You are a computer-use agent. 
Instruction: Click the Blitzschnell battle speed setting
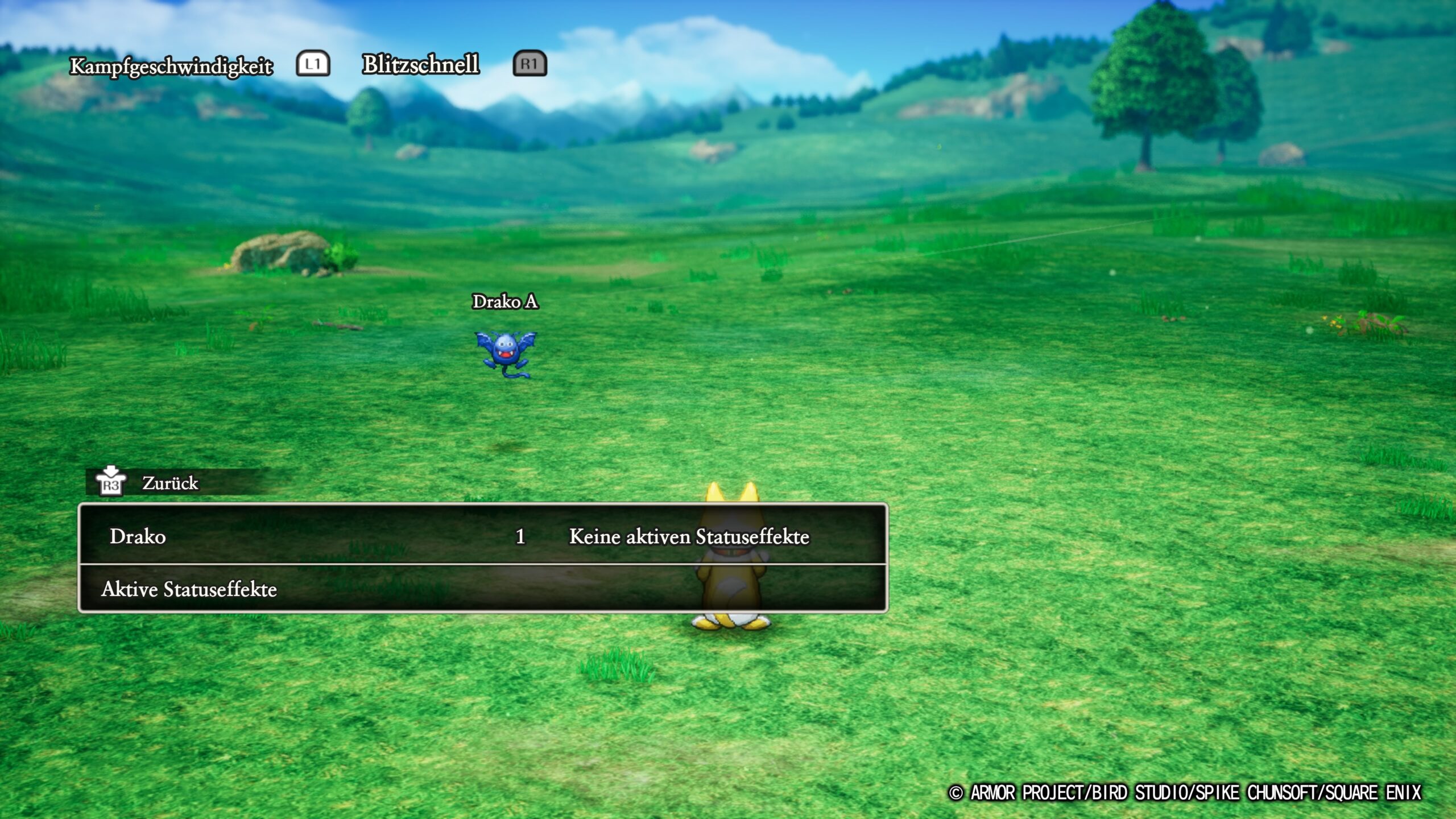pos(421,64)
